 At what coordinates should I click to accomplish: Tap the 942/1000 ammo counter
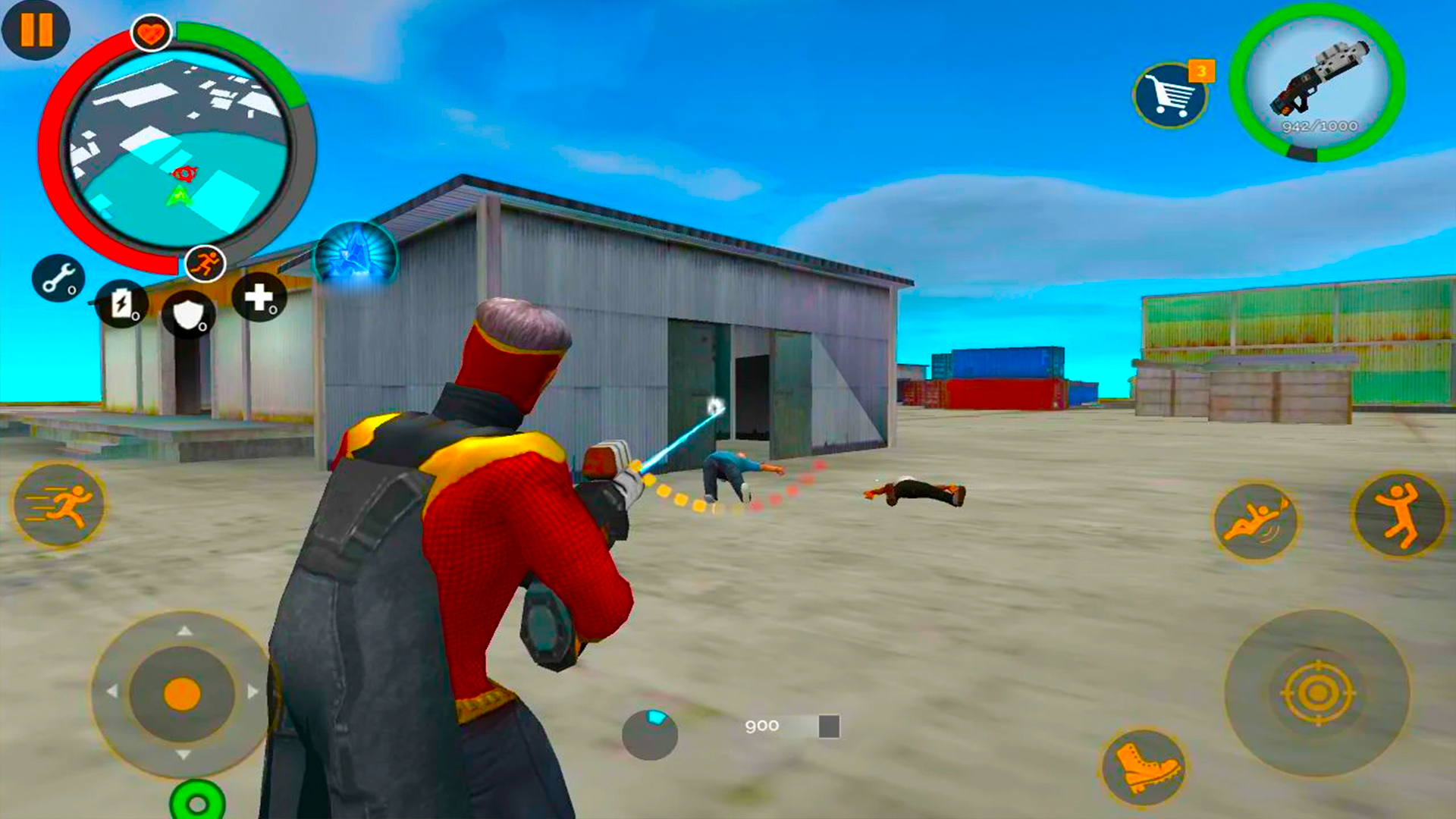[1318, 127]
